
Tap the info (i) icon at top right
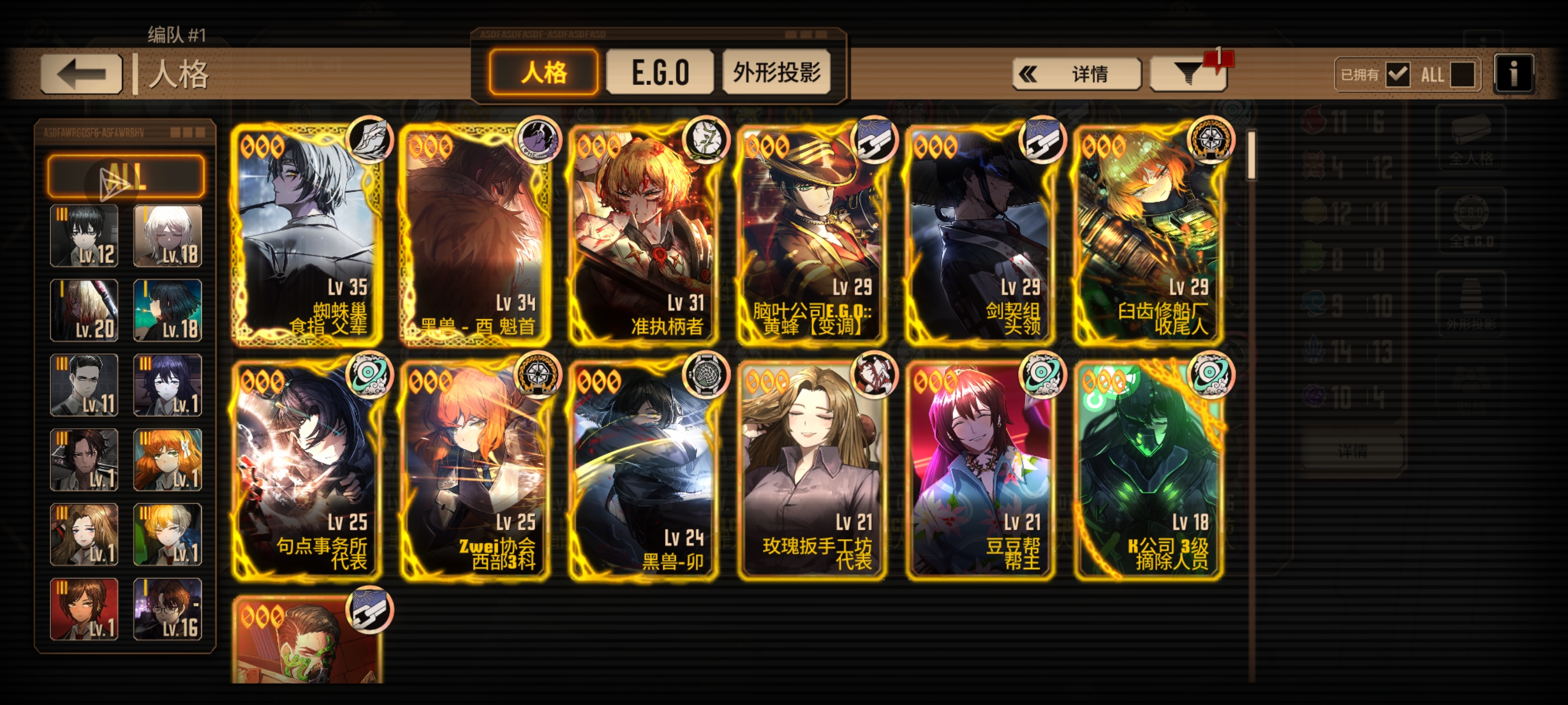coord(1514,72)
